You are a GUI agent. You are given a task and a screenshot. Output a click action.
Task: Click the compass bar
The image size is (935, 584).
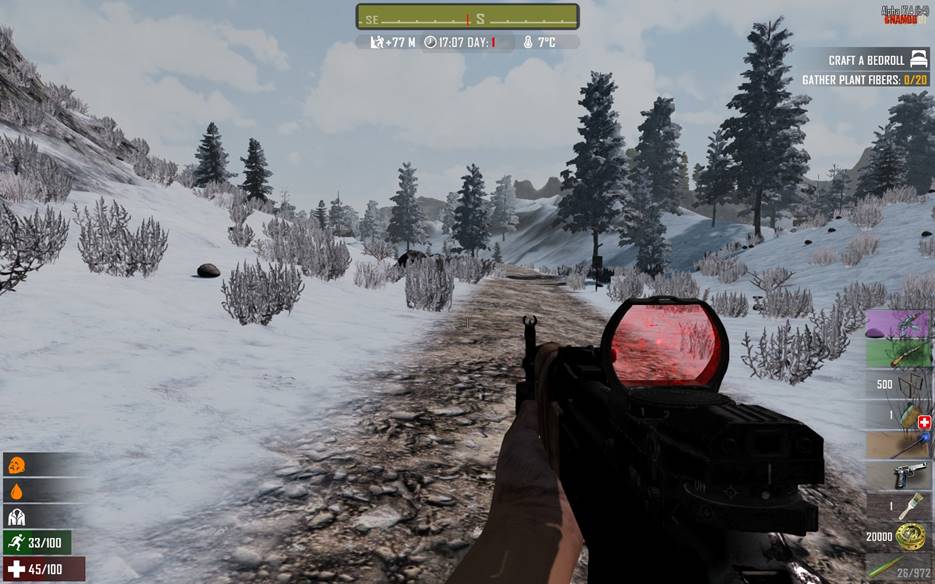467,17
